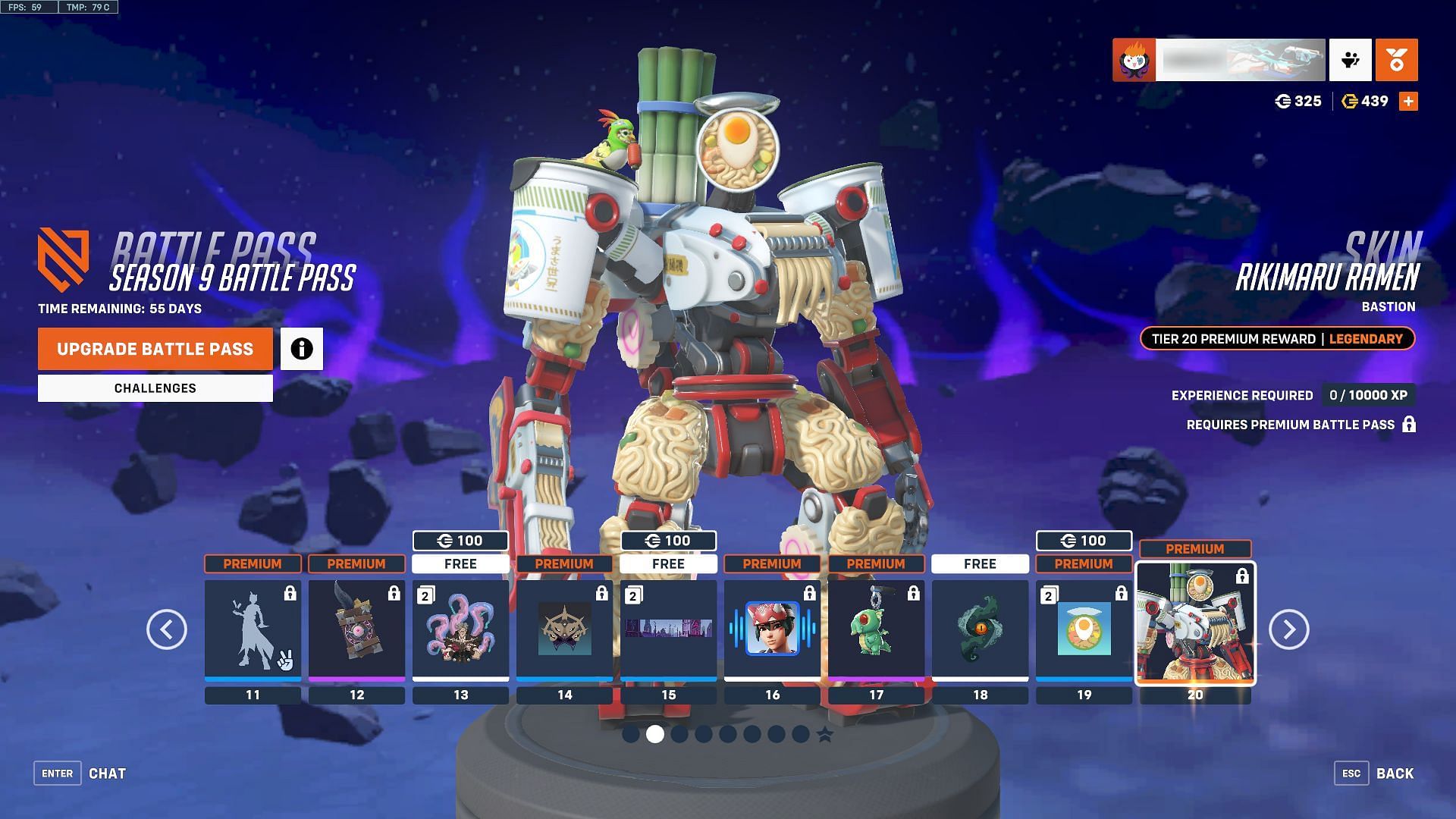Open the social friends icon

tap(1350, 60)
